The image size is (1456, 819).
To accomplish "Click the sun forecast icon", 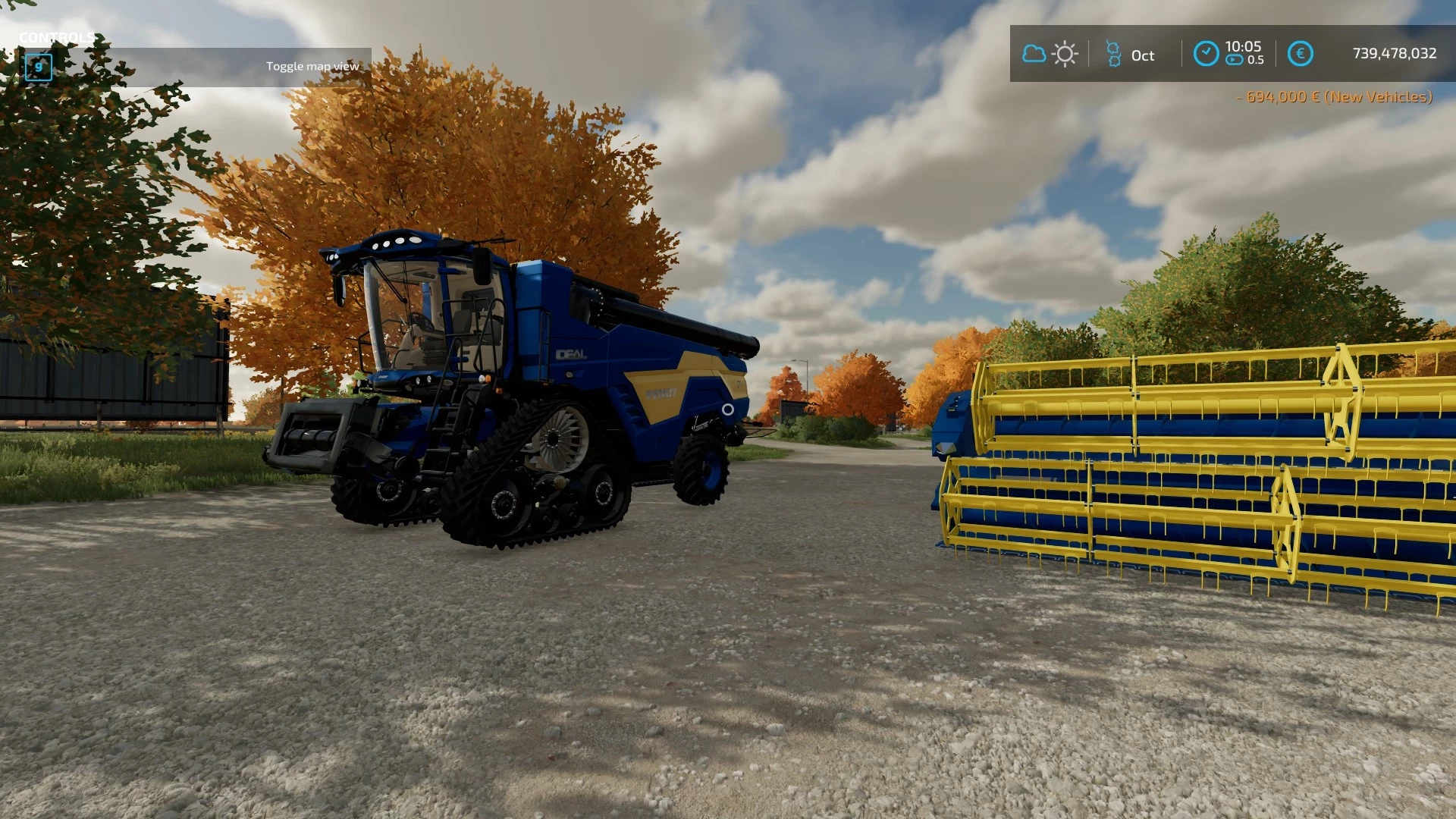I will point(1064,53).
